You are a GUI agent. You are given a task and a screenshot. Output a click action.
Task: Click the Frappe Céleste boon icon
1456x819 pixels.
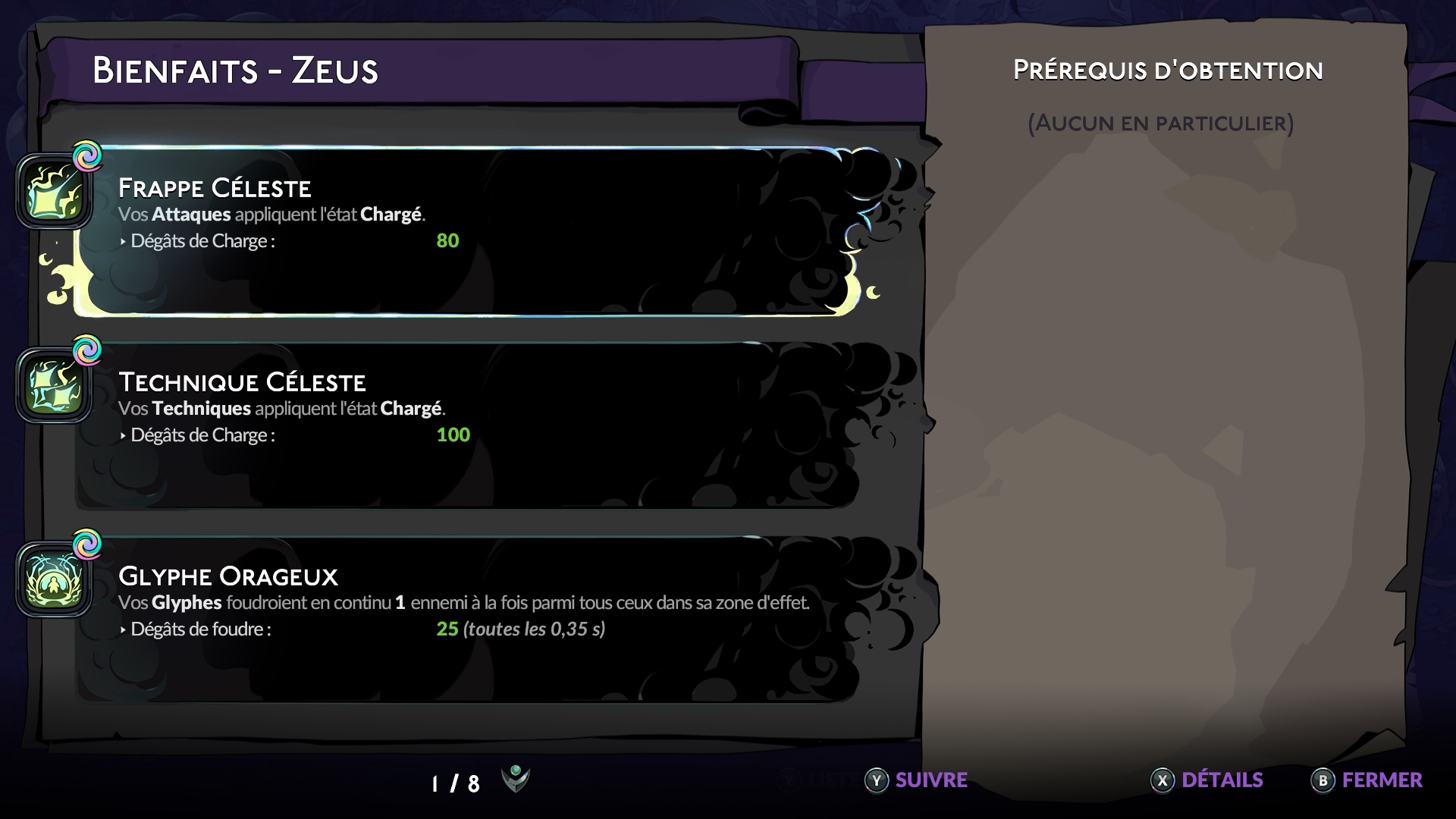[x=55, y=192]
